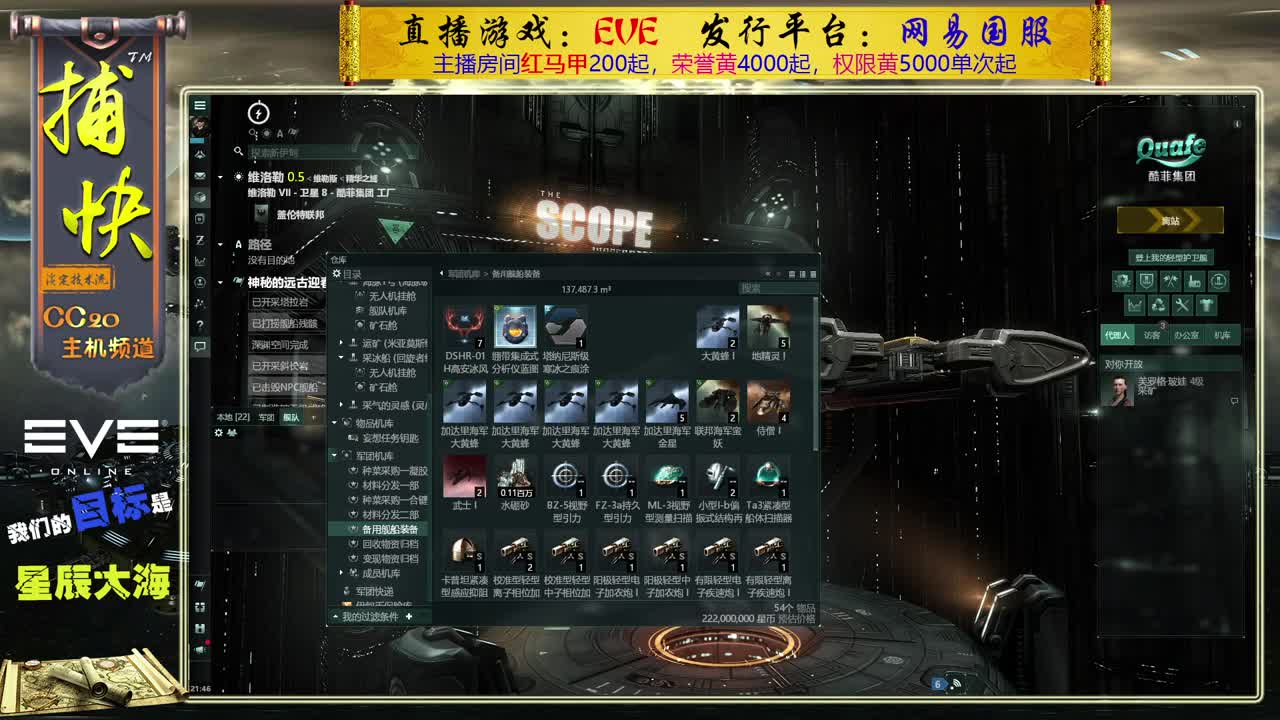Toggle the member list icon below the chat window

tap(231, 432)
